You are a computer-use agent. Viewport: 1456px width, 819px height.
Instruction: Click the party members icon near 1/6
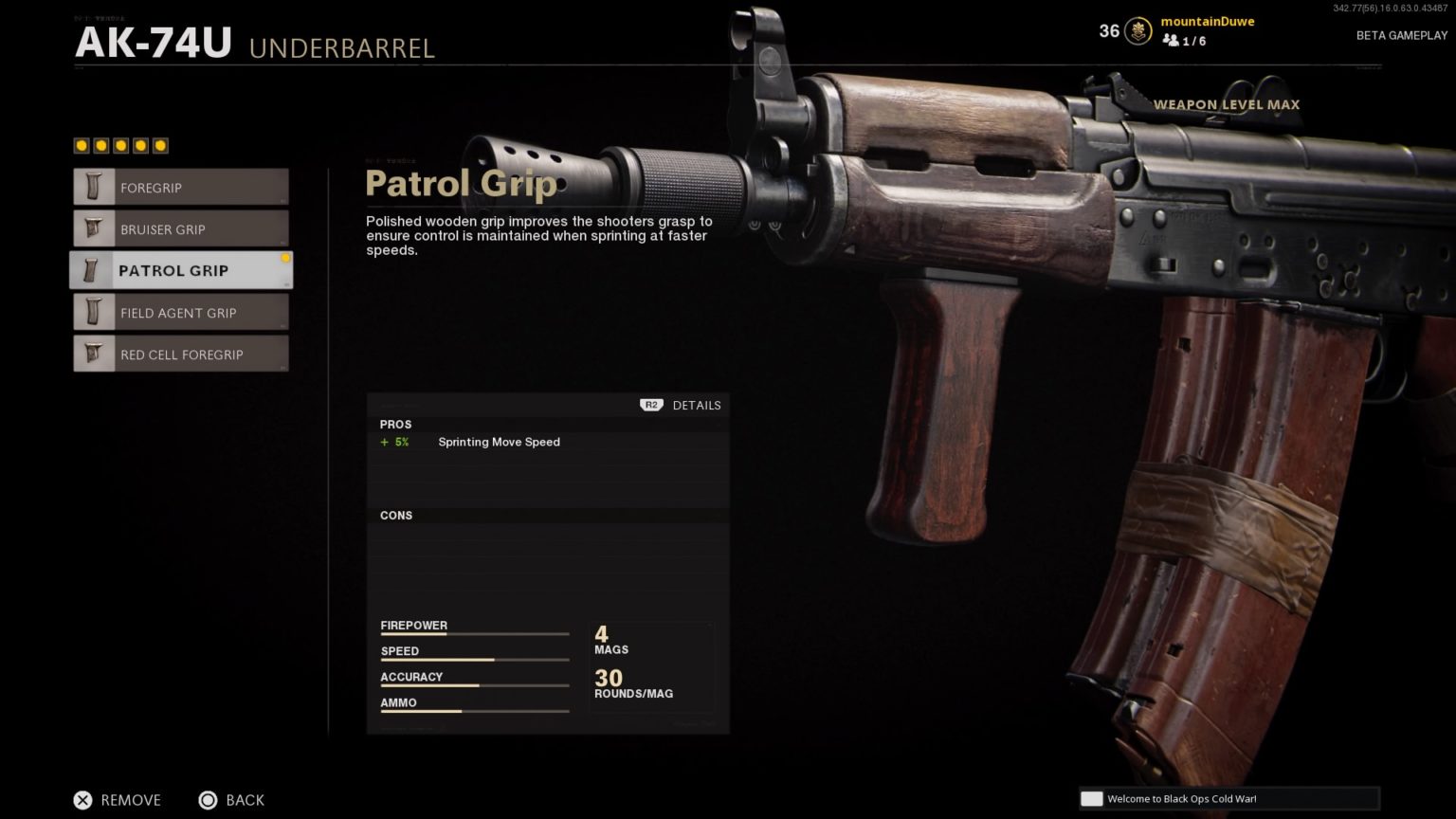click(1170, 41)
